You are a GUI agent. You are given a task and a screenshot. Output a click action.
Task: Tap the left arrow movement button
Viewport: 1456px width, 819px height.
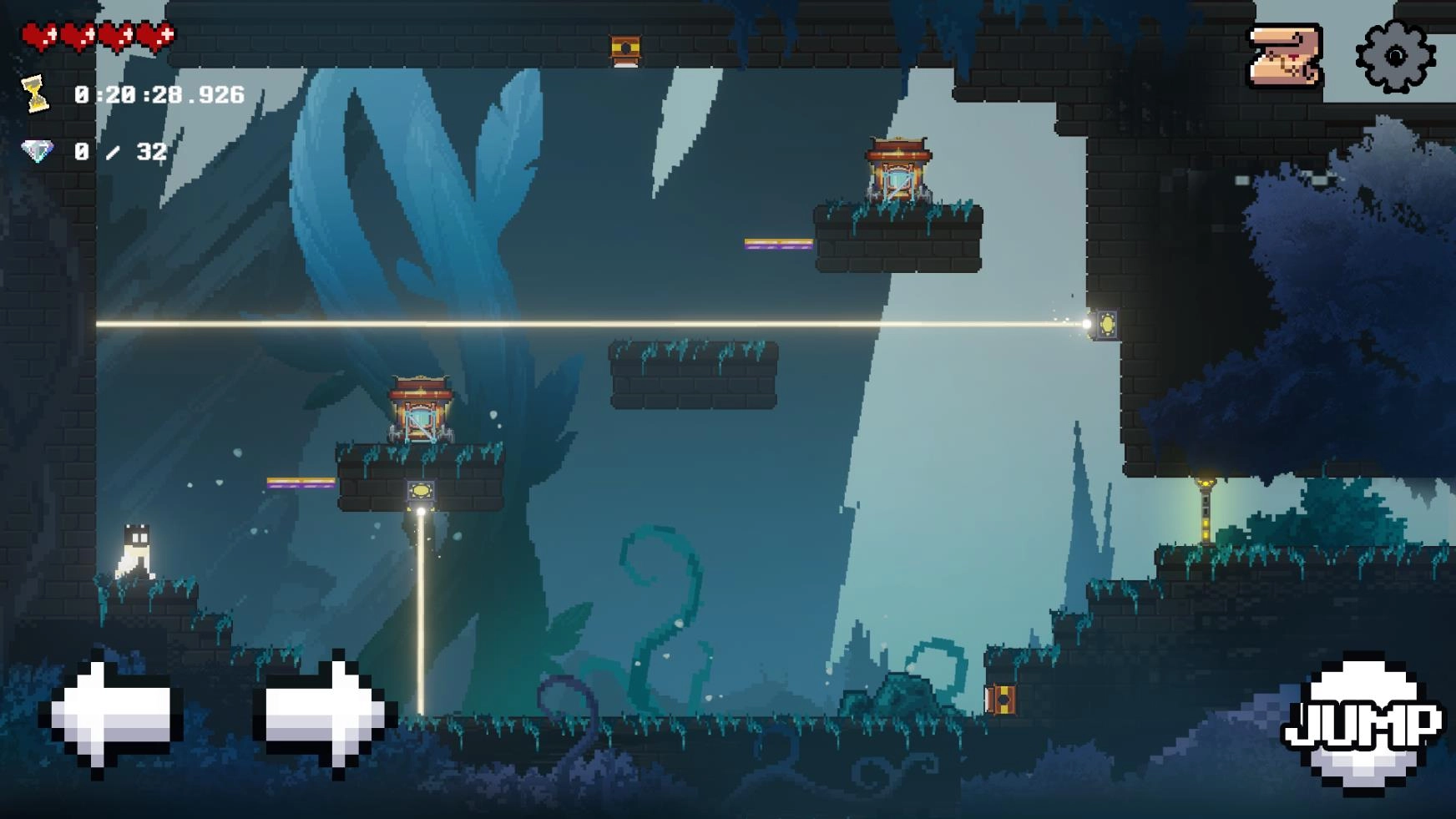tap(113, 715)
